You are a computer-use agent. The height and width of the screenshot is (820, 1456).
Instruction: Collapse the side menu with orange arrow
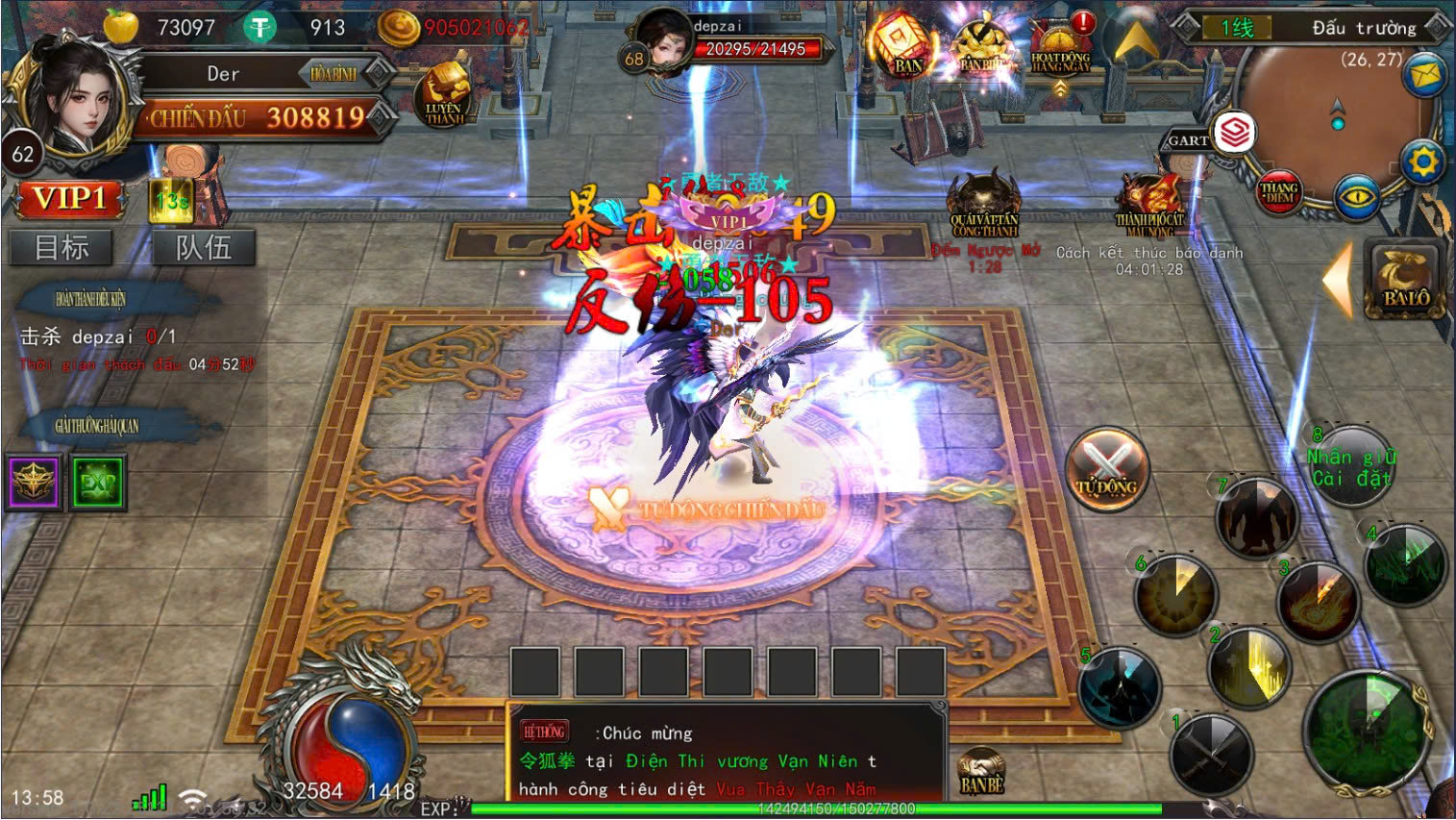coord(1337,279)
